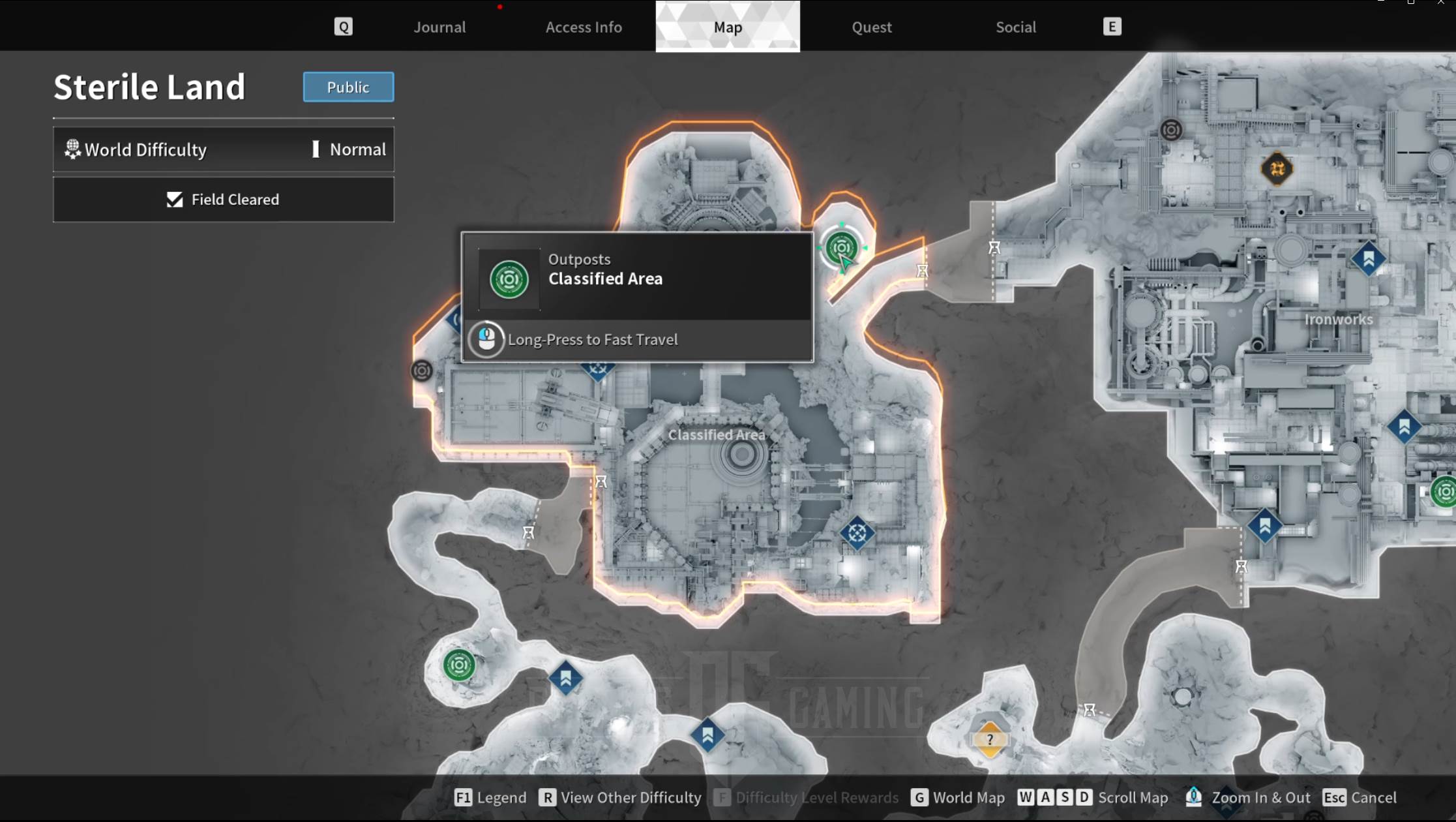The width and height of the screenshot is (1456, 822).
Task: Go to the Quest tab
Action: pos(871,27)
